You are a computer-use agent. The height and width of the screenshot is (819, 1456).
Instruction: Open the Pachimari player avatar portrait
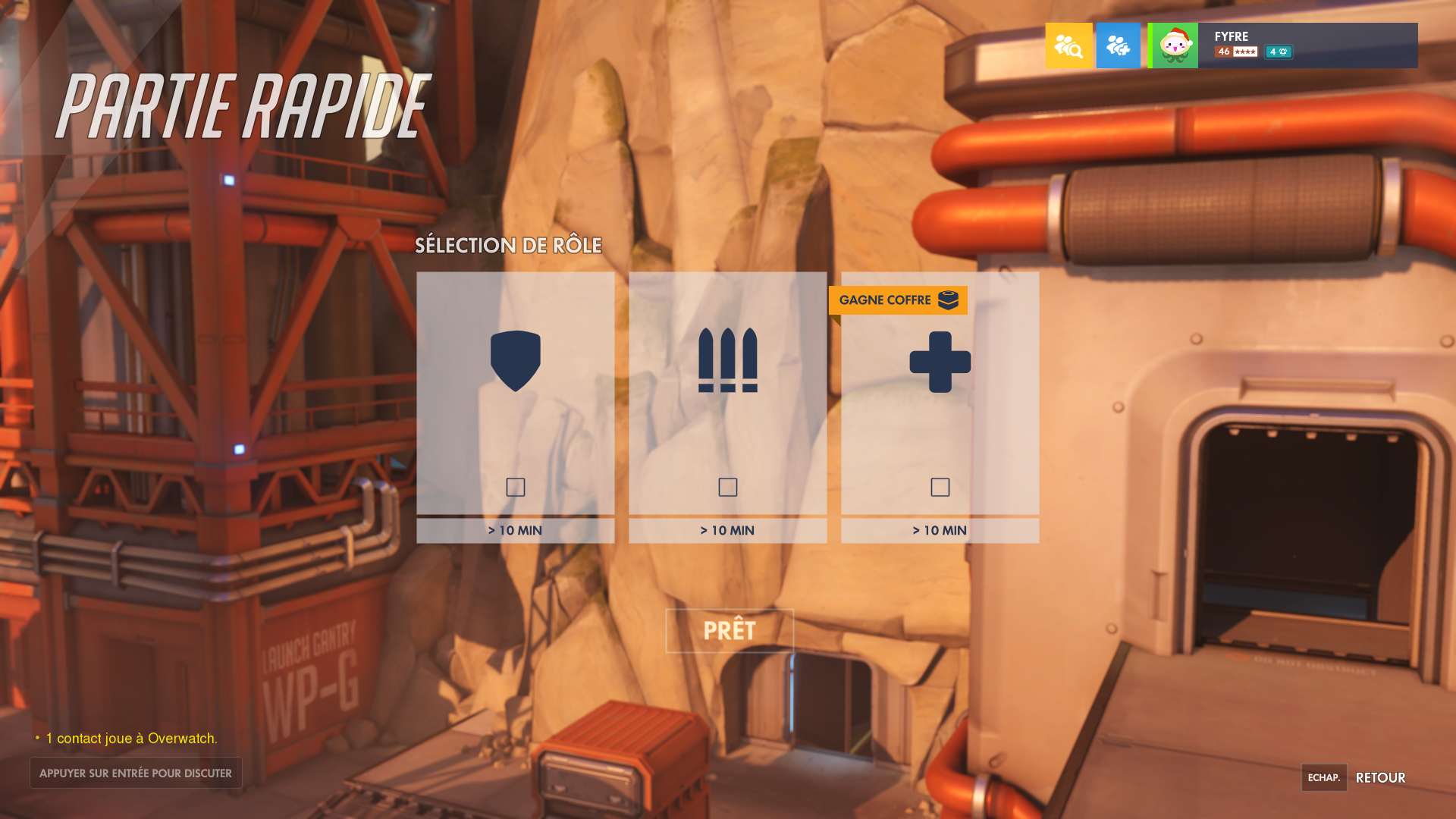coord(1172,45)
